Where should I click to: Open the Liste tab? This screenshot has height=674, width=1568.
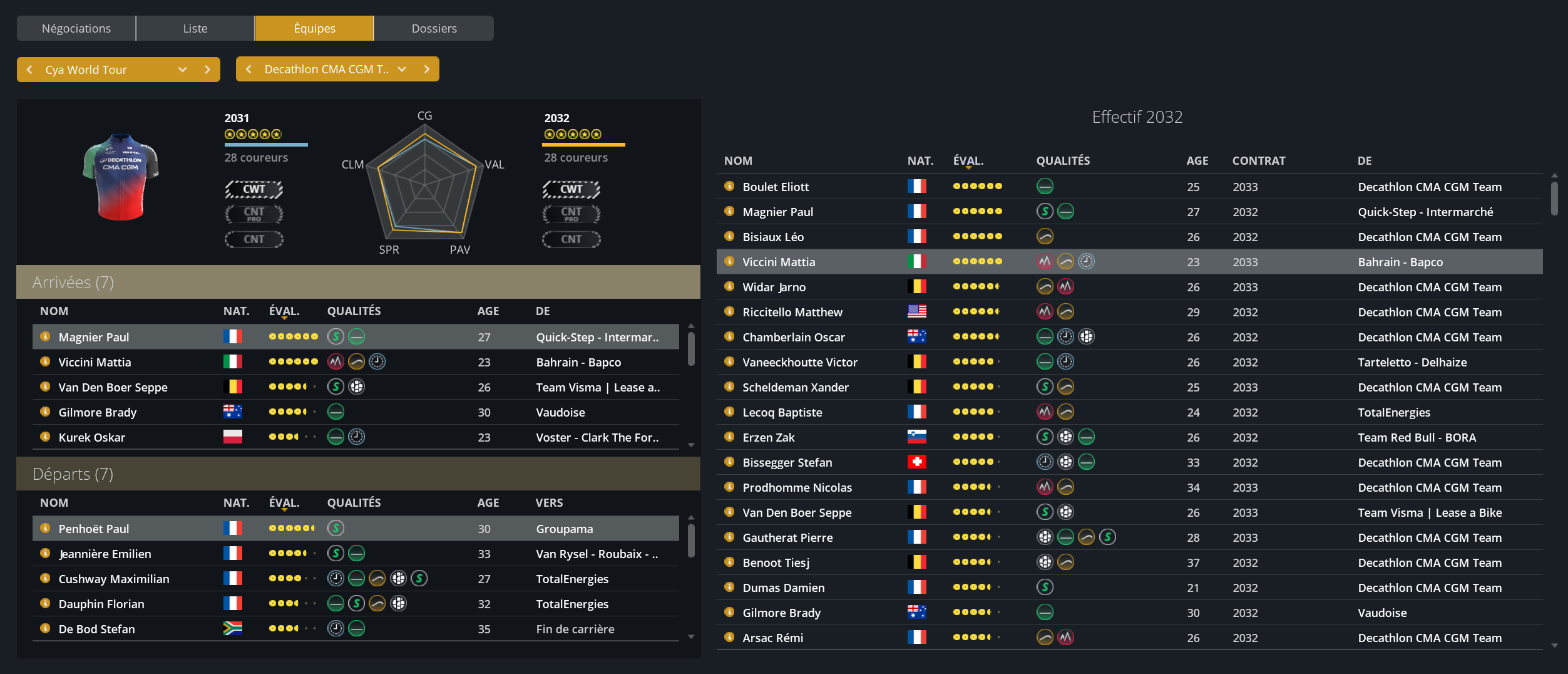195,28
